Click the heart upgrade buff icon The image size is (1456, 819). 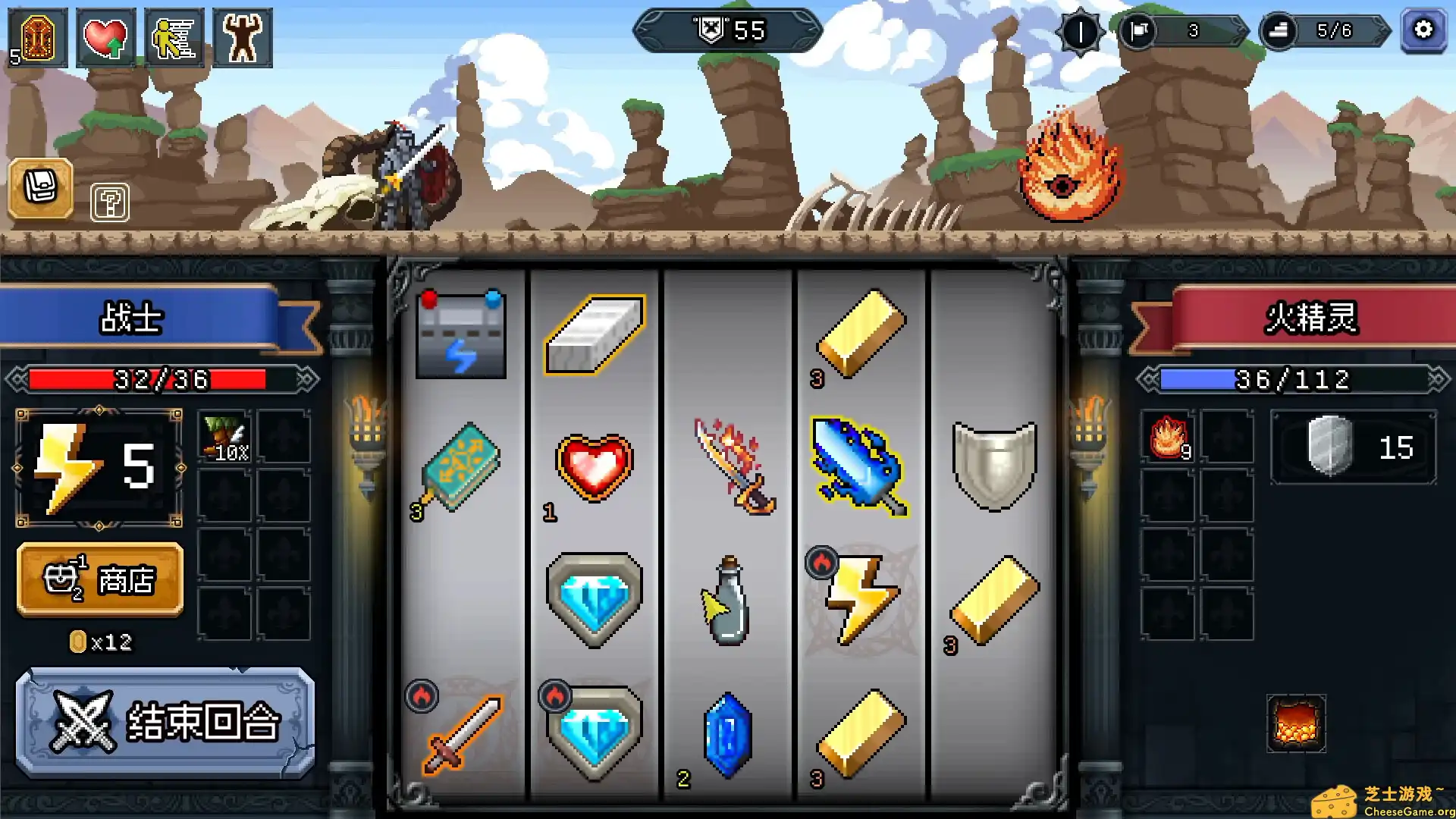pyautogui.click(x=106, y=35)
